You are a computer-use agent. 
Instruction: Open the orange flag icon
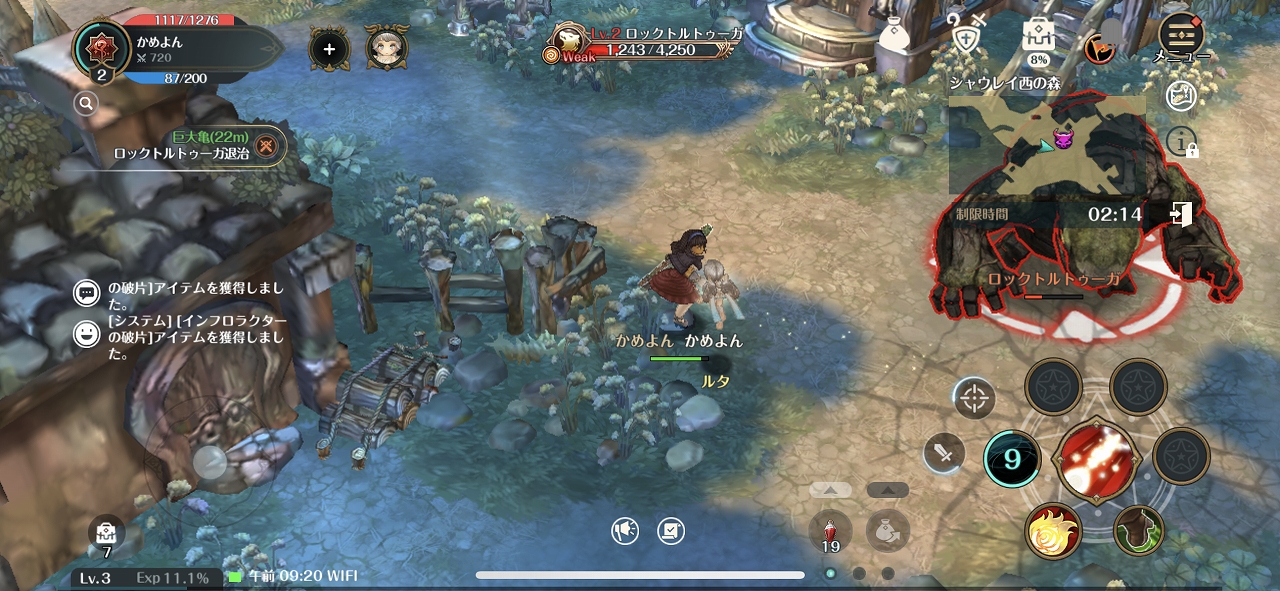click(1101, 46)
